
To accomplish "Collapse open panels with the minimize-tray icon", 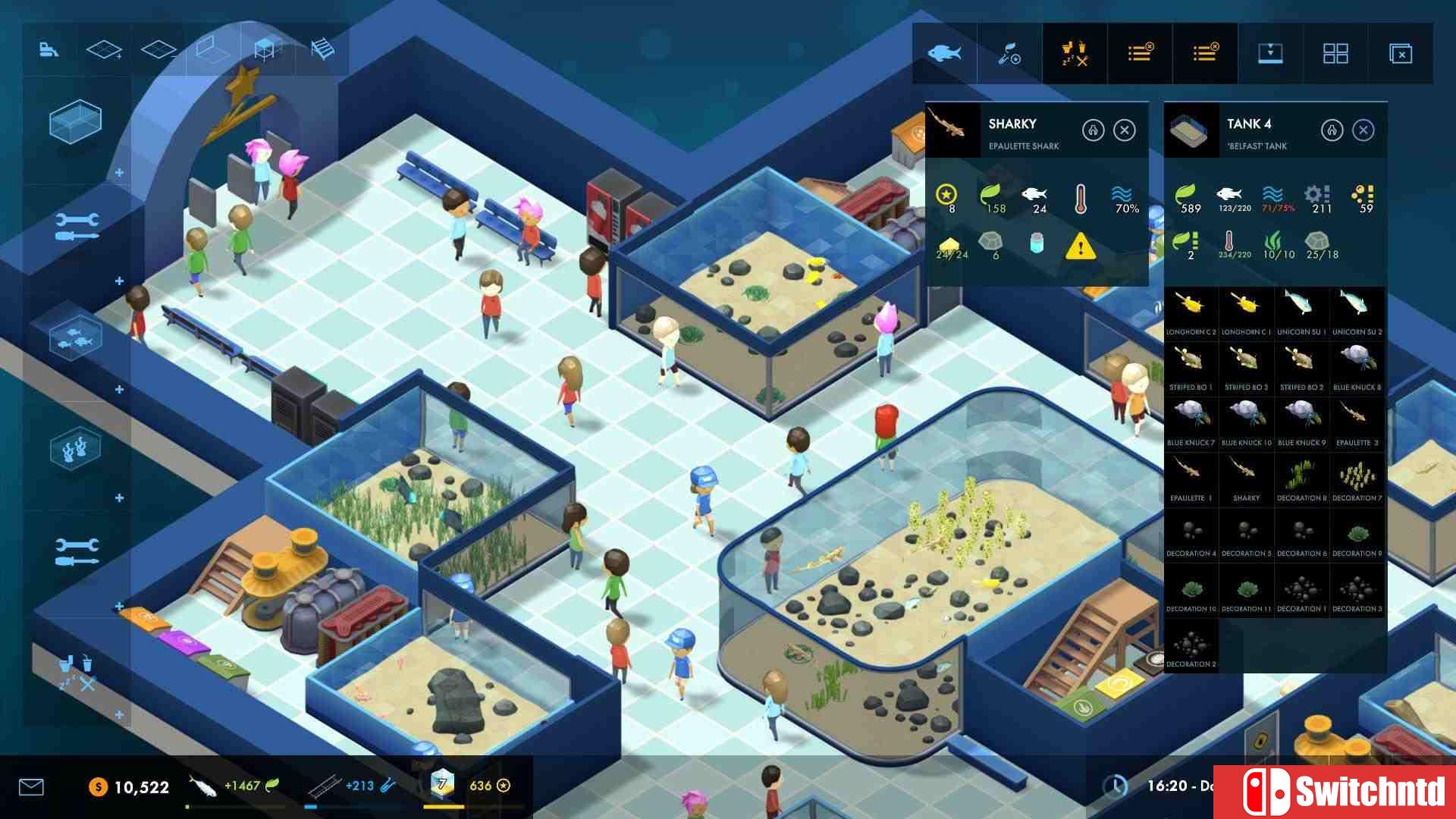I will [x=1271, y=53].
